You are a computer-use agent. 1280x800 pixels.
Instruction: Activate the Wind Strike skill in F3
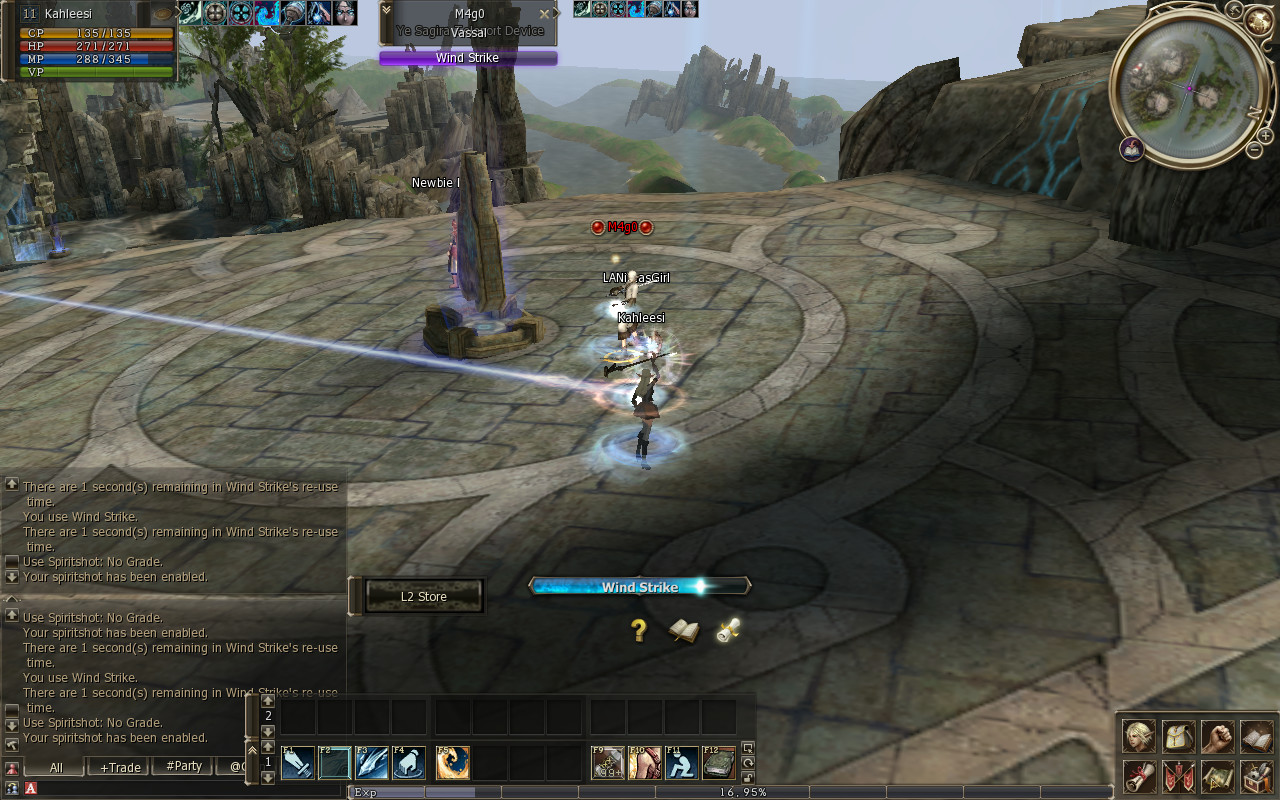point(372,764)
